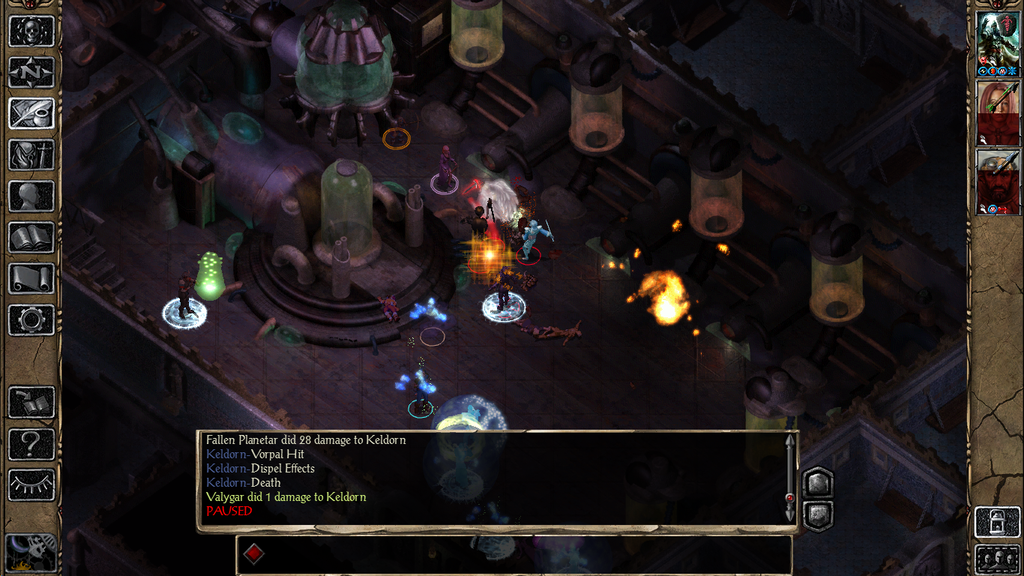Open the journal with the quill icon

31,113
